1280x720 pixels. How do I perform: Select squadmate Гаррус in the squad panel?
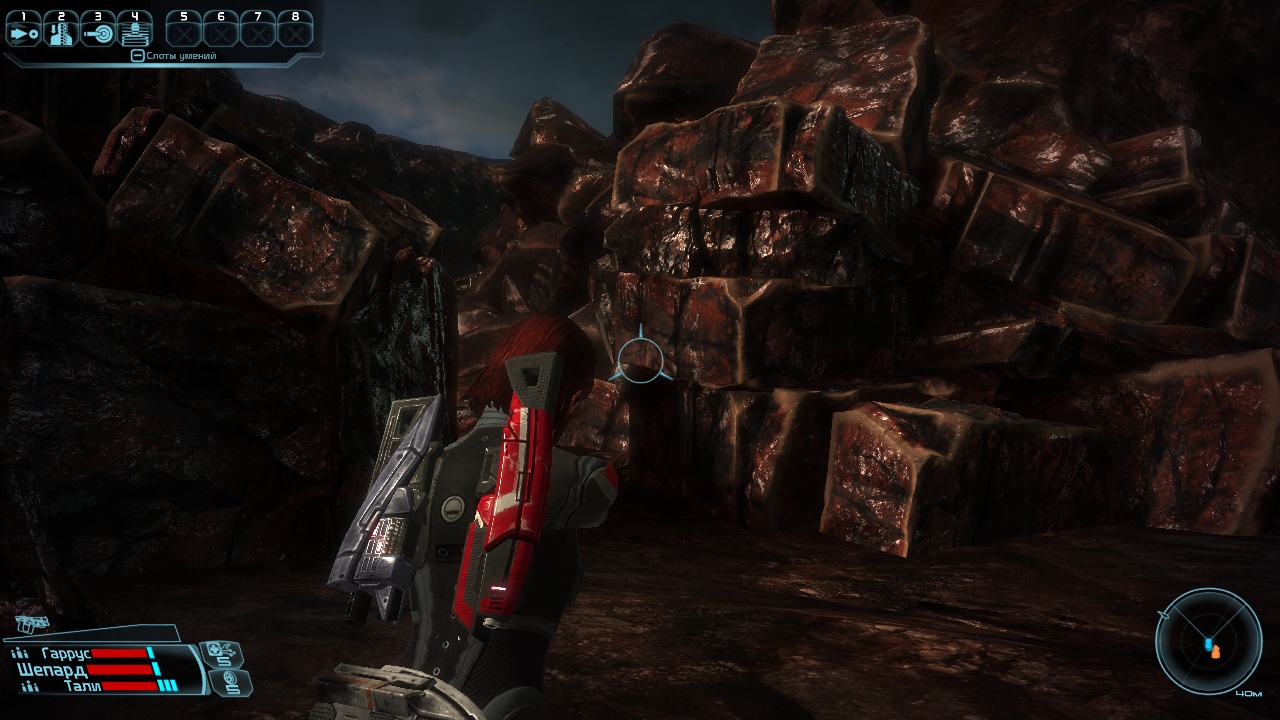(x=66, y=653)
